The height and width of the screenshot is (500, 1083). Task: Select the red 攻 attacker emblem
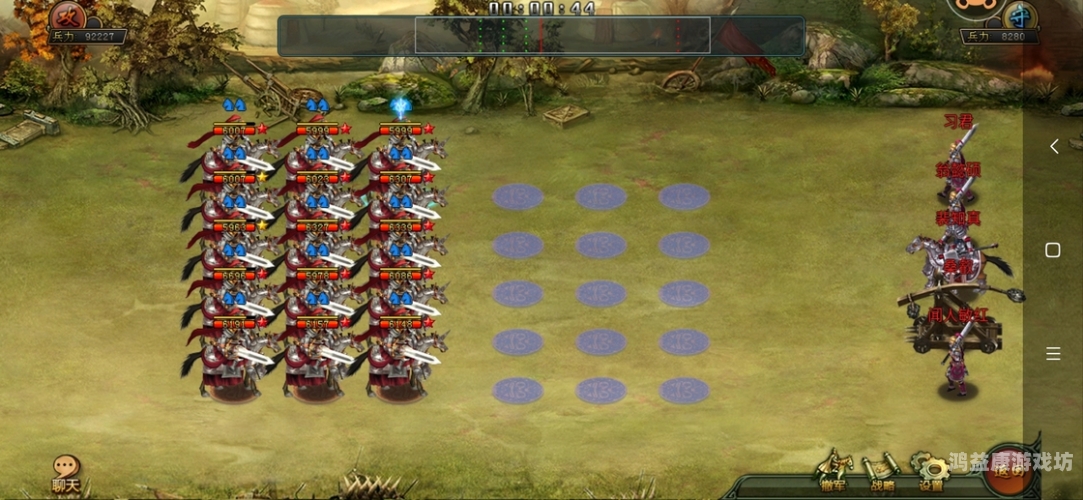pyautogui.click(x=68, y=15)
